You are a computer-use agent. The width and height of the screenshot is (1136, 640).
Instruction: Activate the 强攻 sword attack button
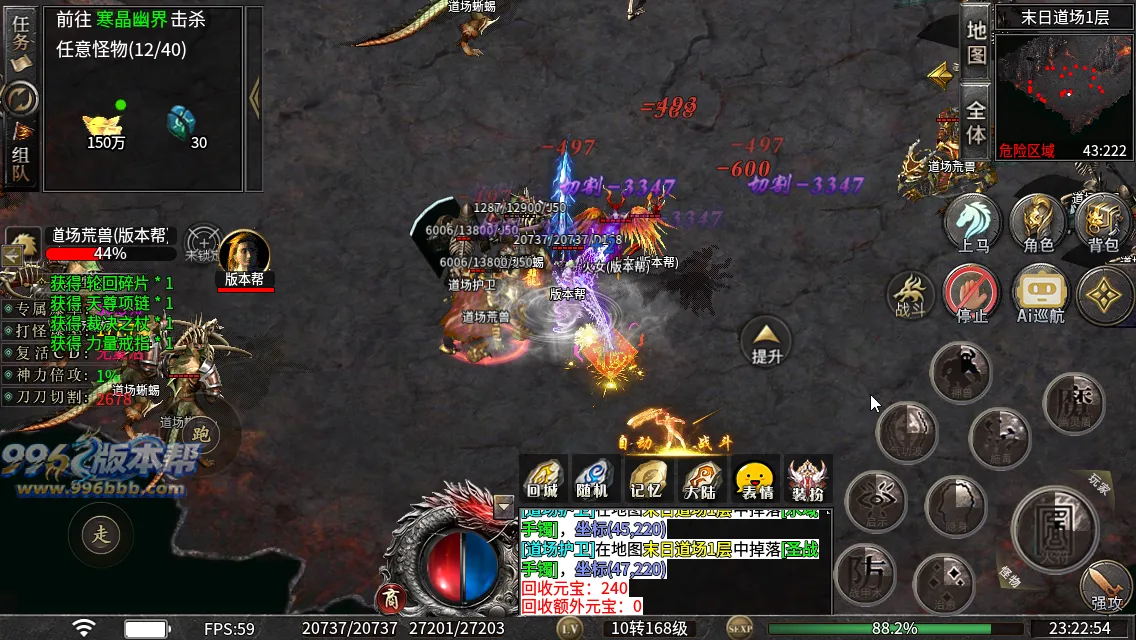(x=1106, y=587)
